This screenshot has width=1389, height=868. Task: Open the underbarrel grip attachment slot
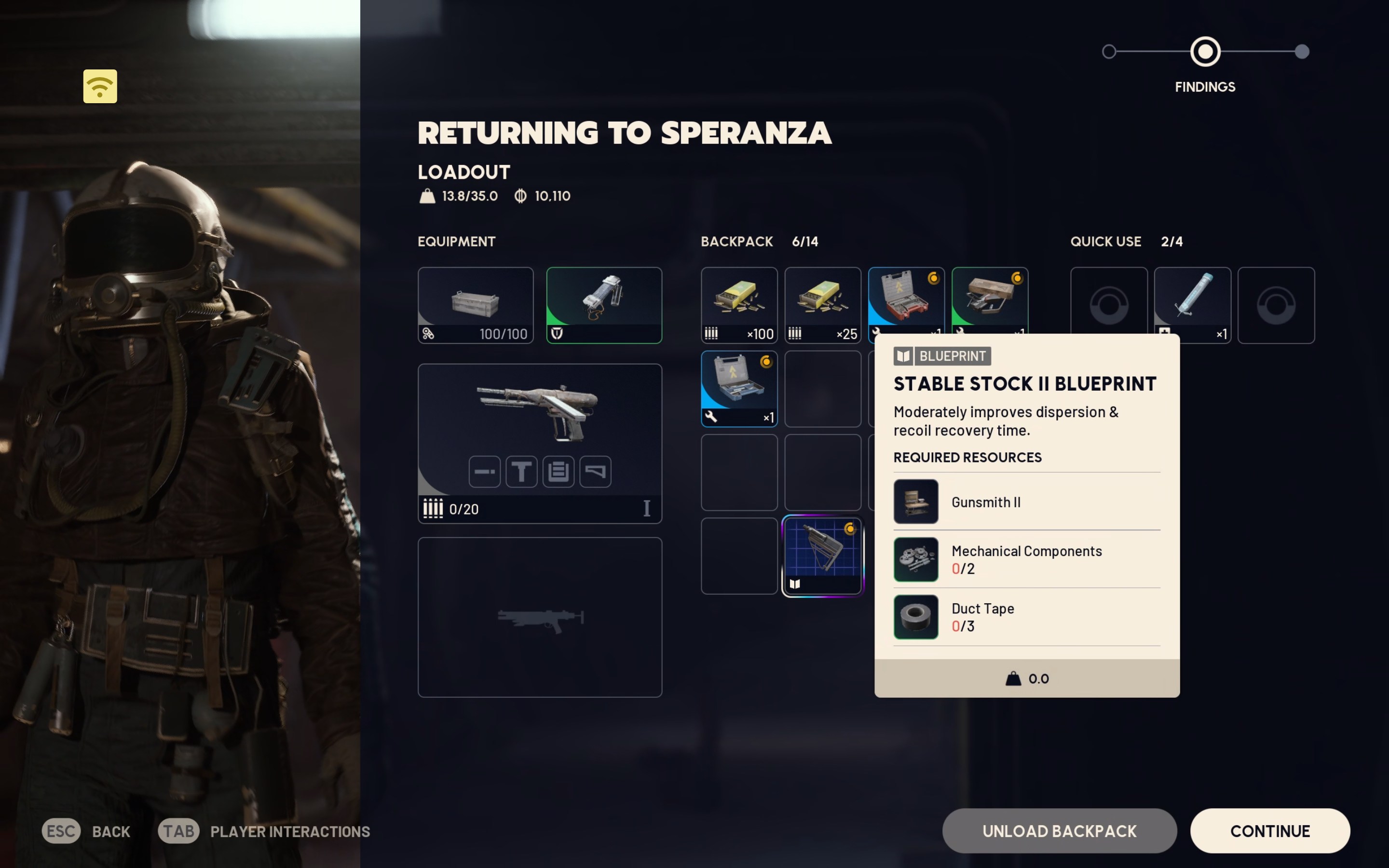(x=521, y=471)
